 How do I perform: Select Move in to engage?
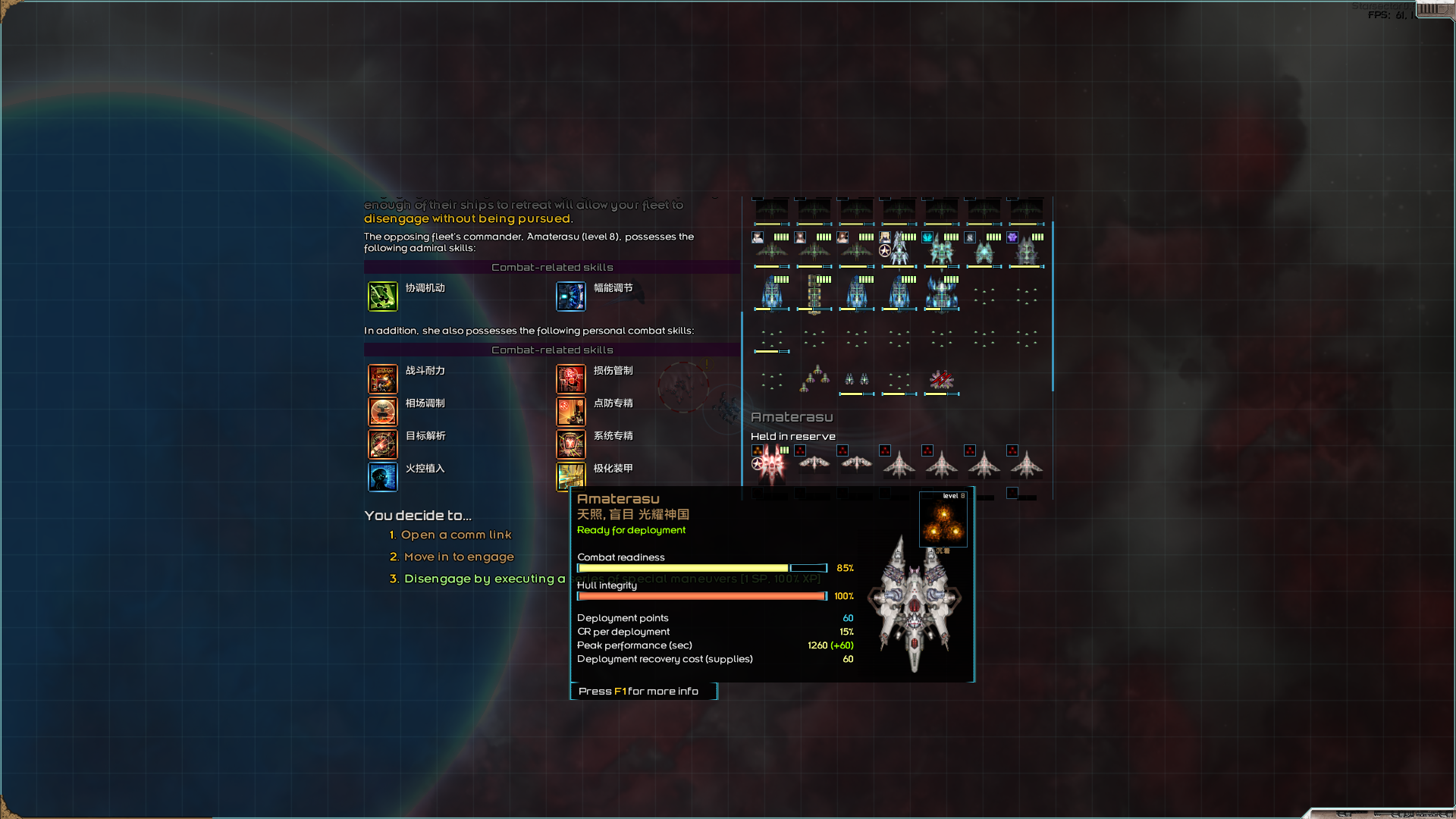click(x=459, y=557)
